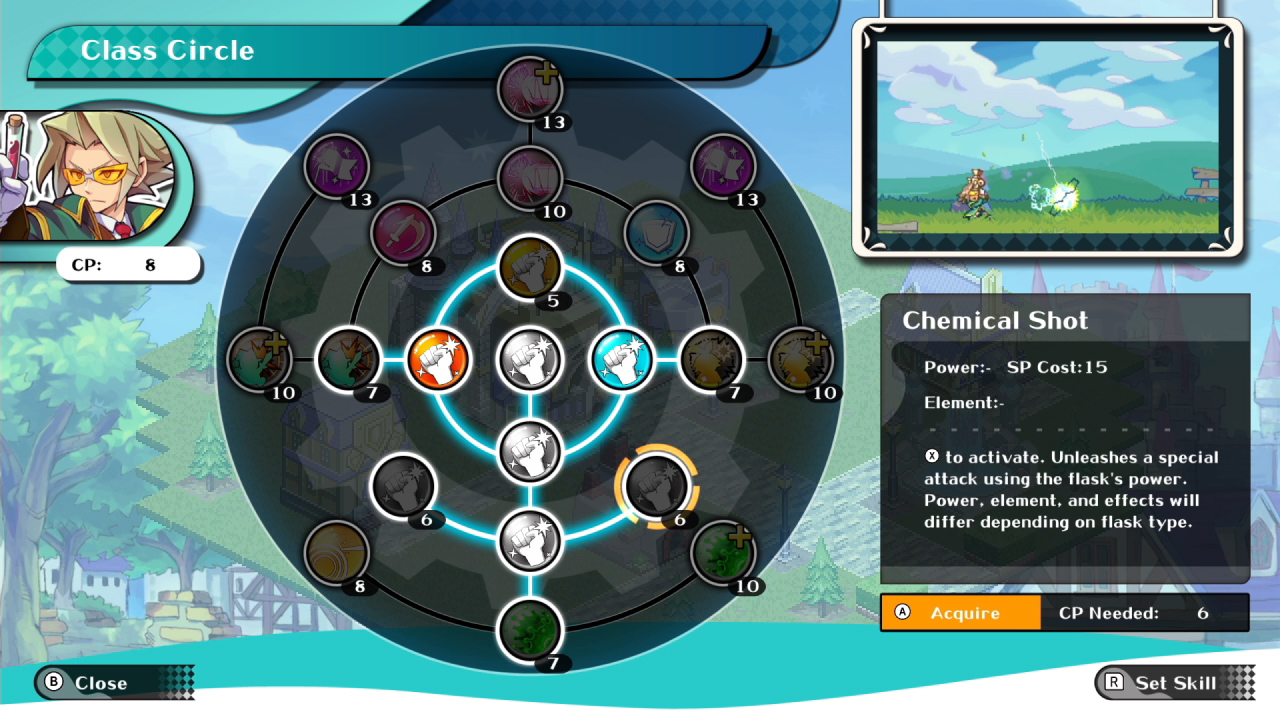Select the white fist skill at circle center
This screenshot has height=720, width=1280.
(528, 360)
